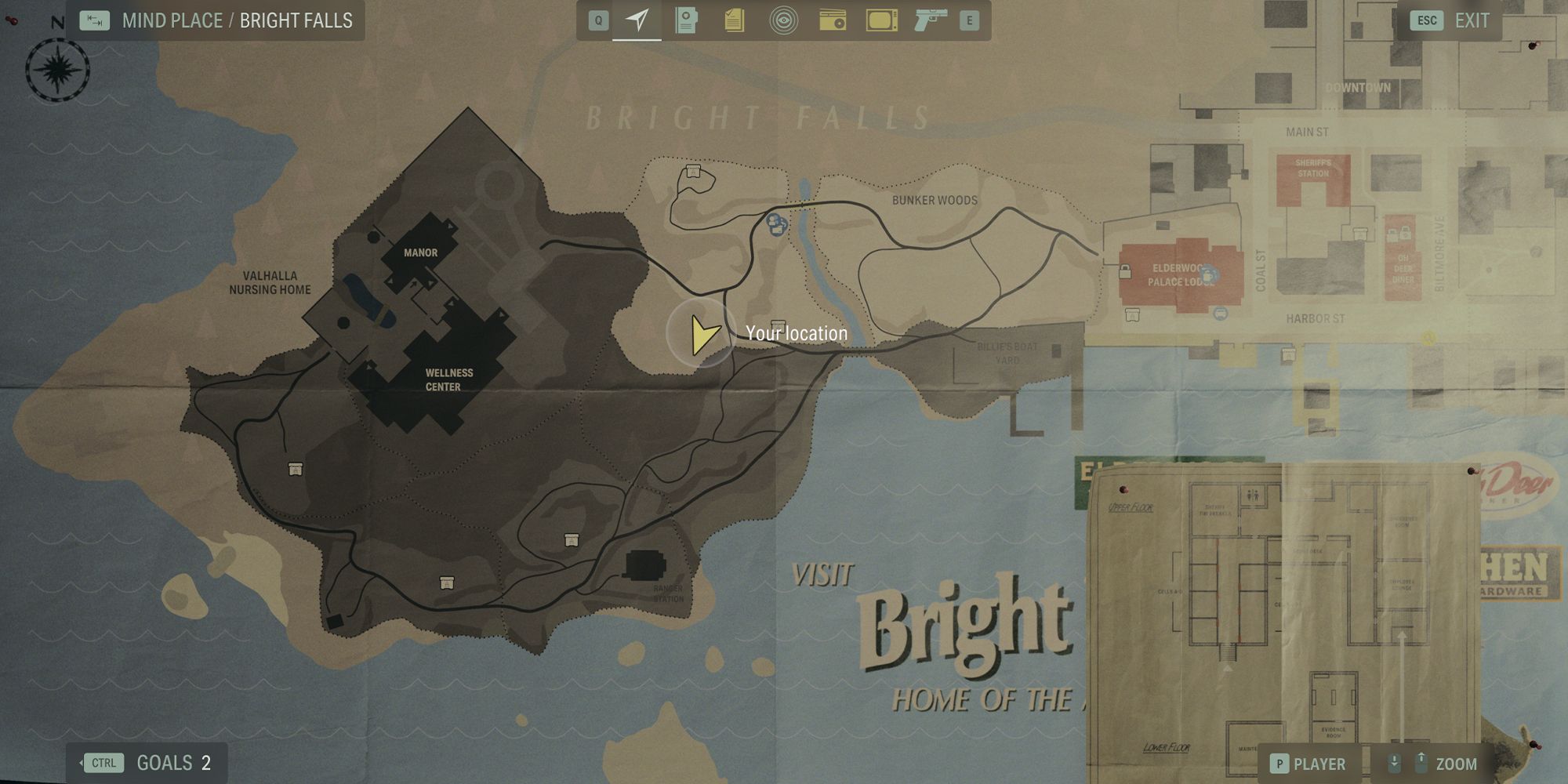Open the TVs collection icon

point(880,20)
